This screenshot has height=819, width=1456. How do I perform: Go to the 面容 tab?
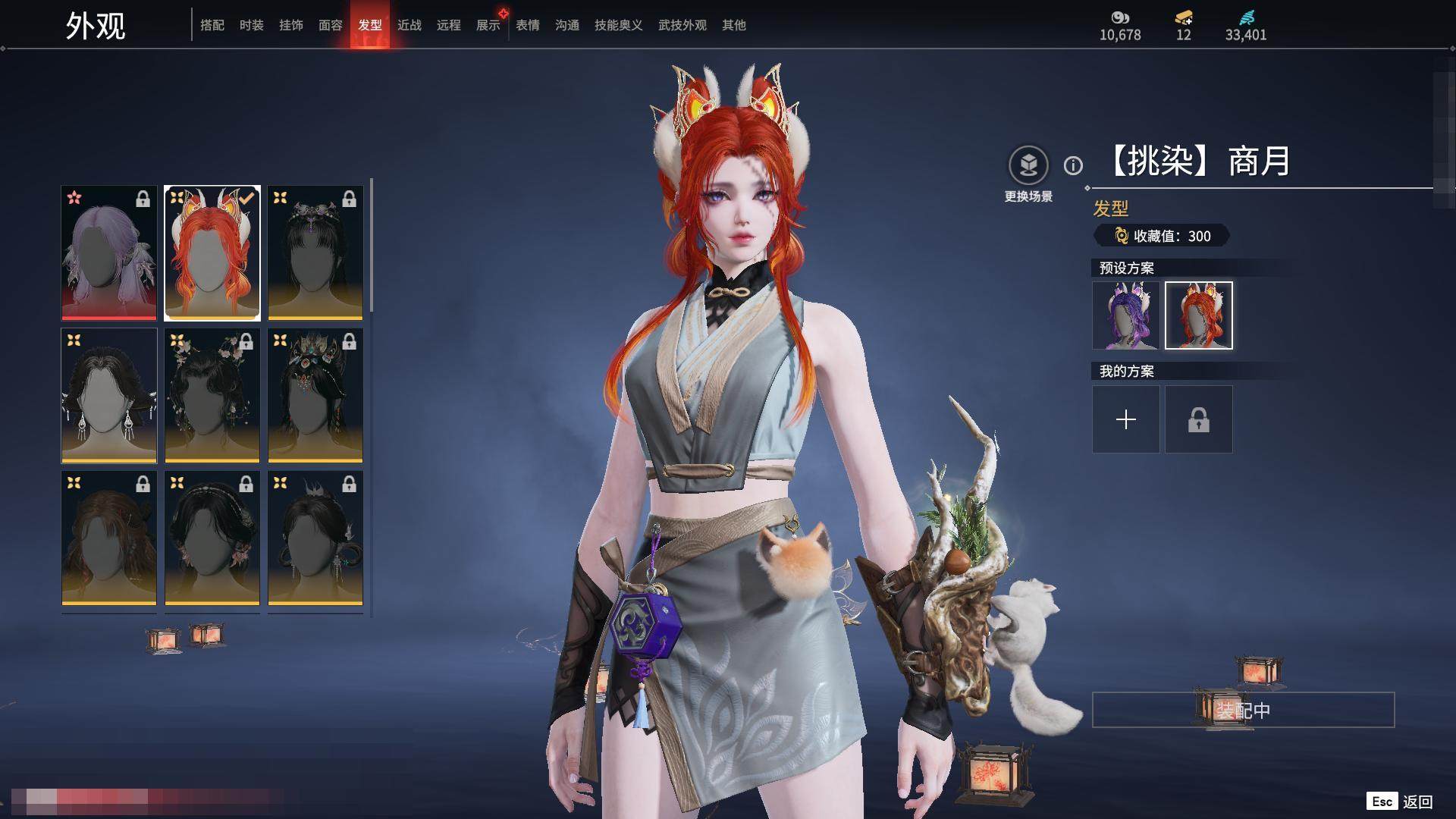coord(331,25)
